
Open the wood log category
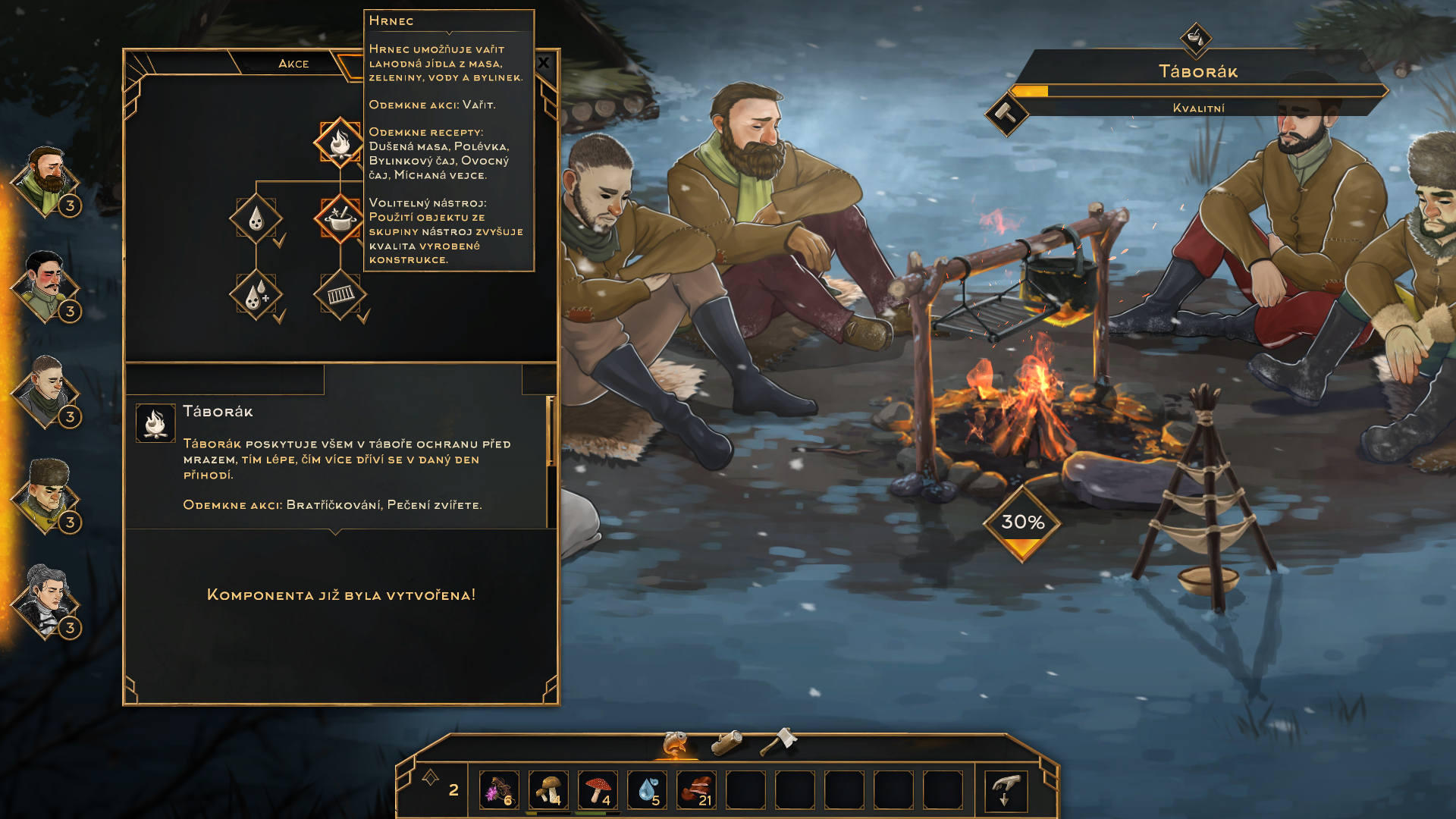pyautogui.click(x=726, y=742)
